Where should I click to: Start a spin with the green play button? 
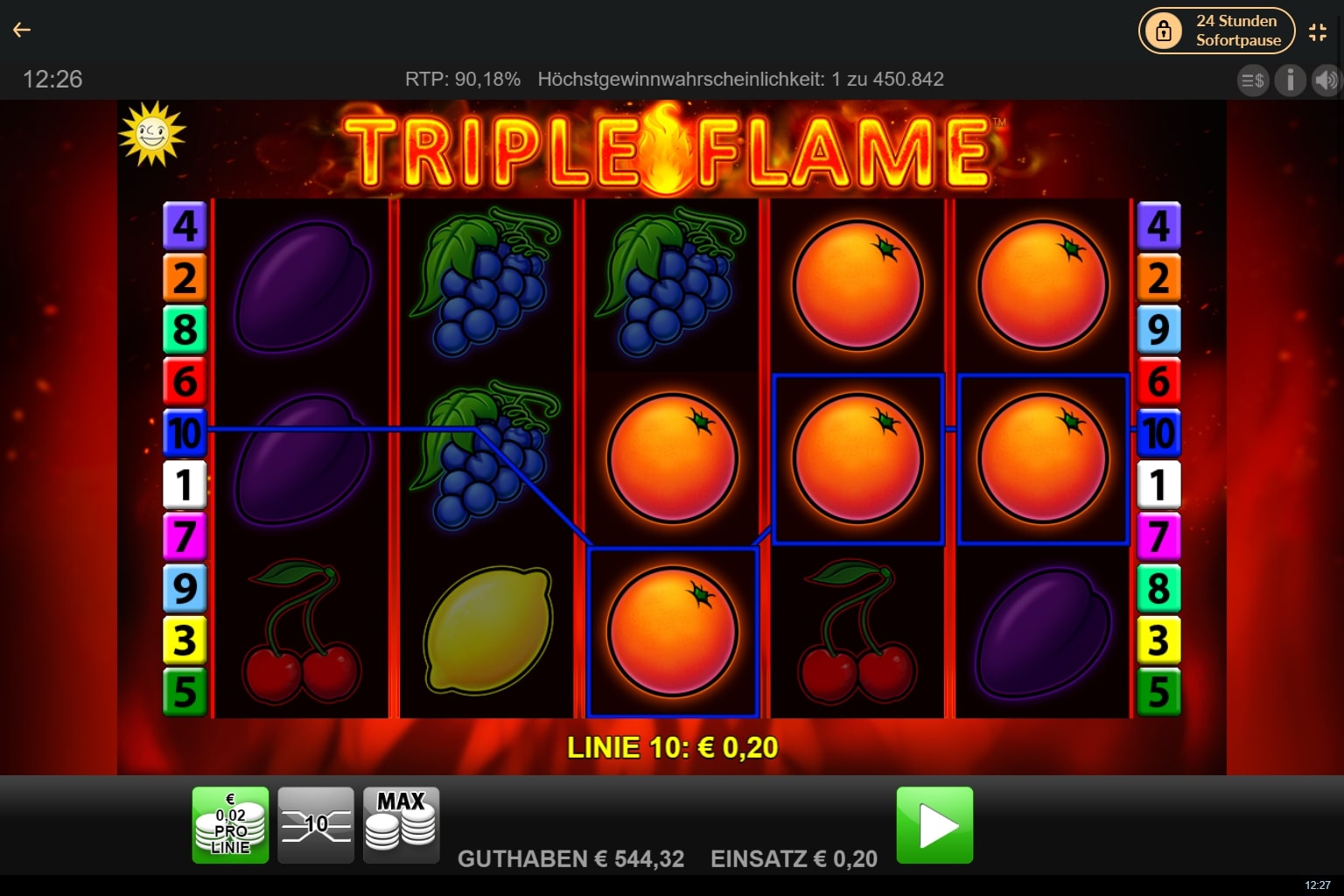(x=934, y=823)
